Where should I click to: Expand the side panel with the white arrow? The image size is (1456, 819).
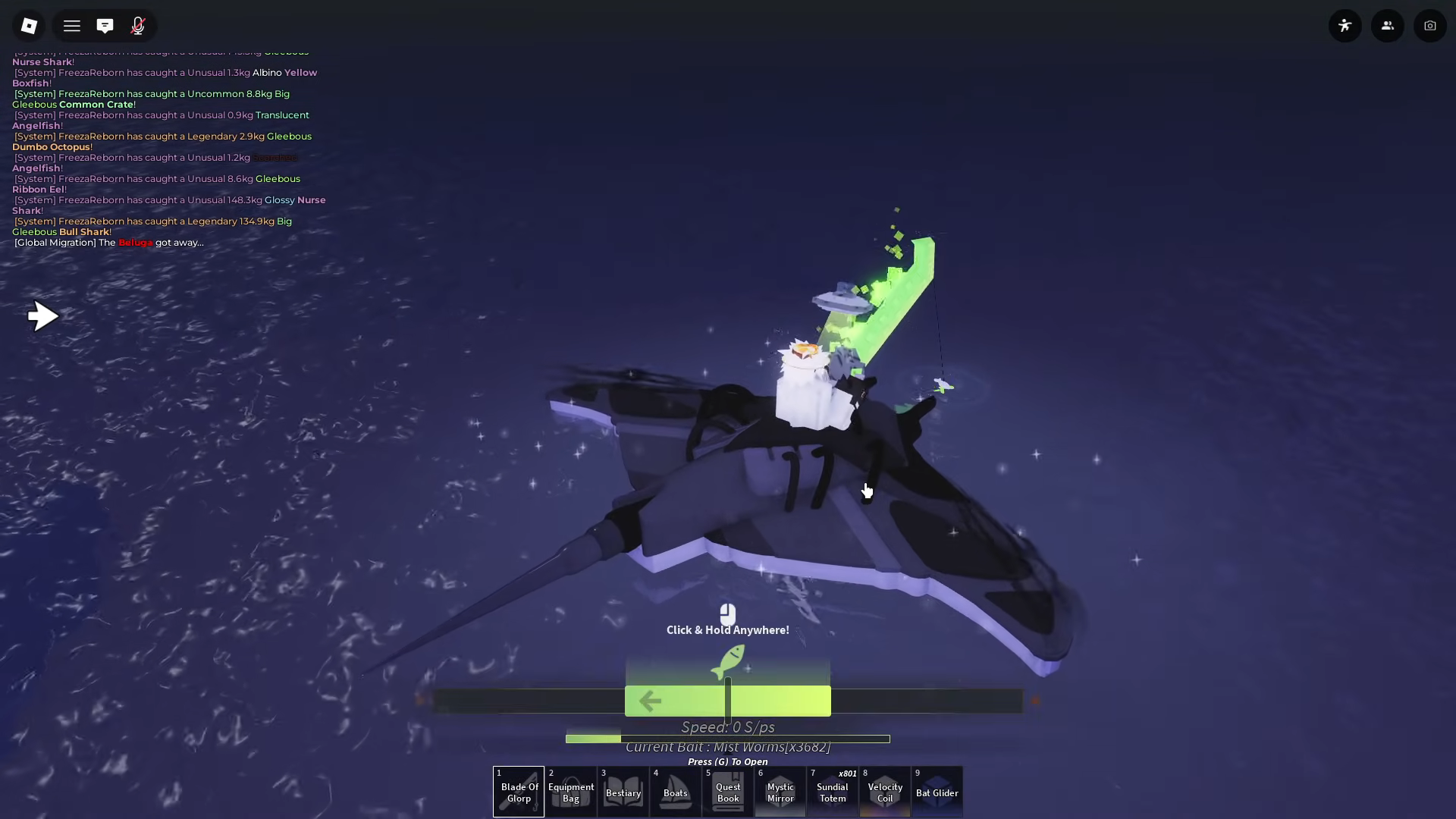(x=43, y=316)
